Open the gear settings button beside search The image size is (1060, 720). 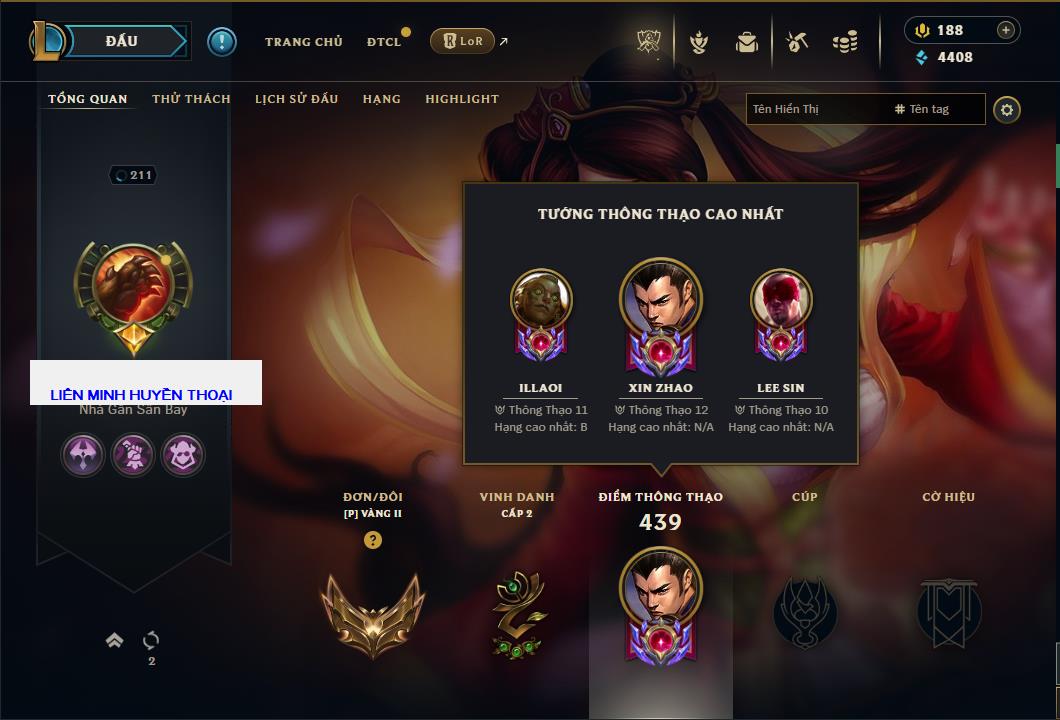click(x=1007, y=109)
